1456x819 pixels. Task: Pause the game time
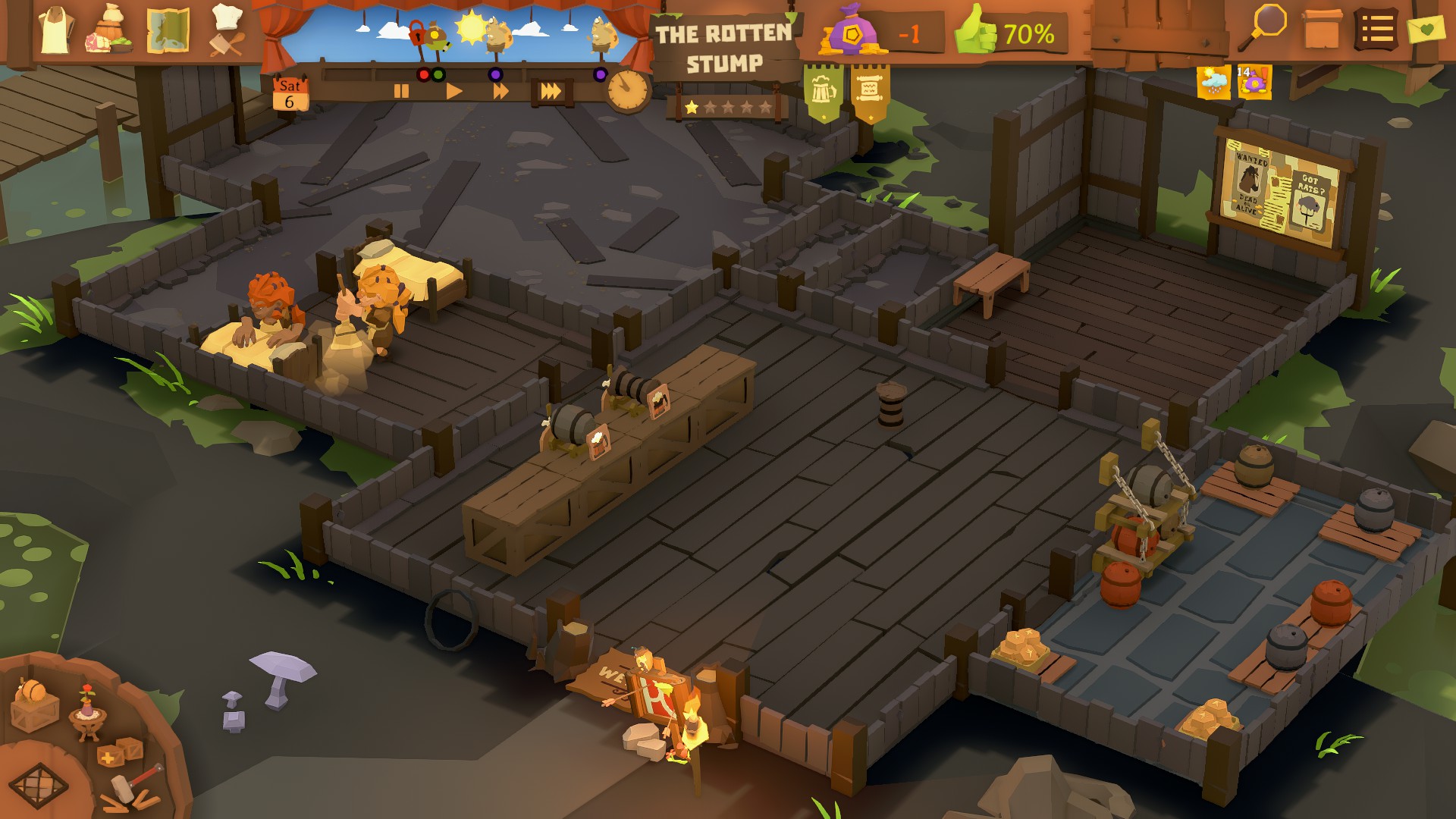401,92
